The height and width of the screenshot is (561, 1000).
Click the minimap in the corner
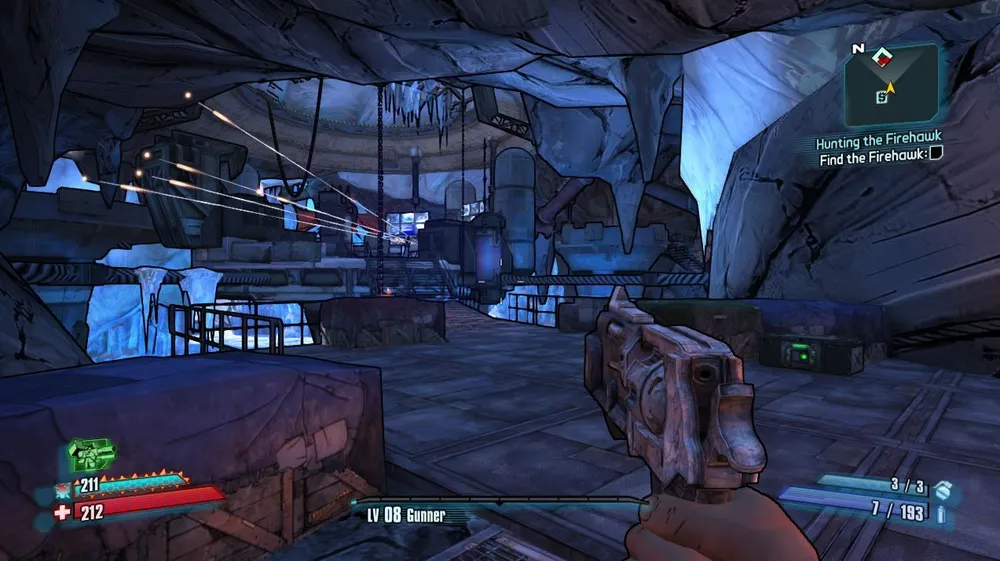tap(891, 85)
